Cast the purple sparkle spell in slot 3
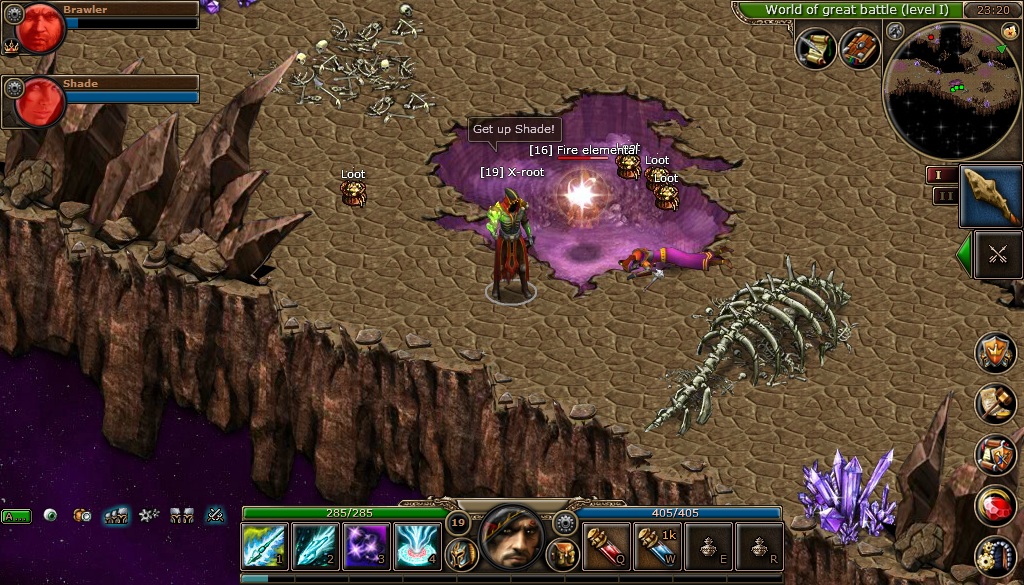The height and width of the screenshot is (585, 1024). click(x=366, y=546)
